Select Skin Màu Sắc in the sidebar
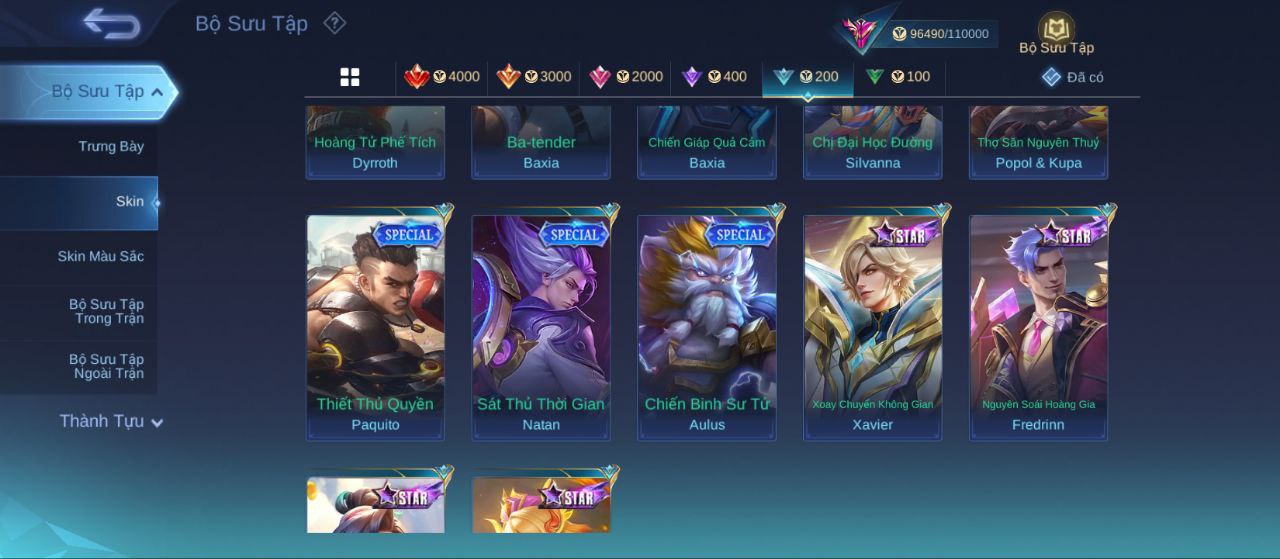1280x559 pixels. pos(100,257)
